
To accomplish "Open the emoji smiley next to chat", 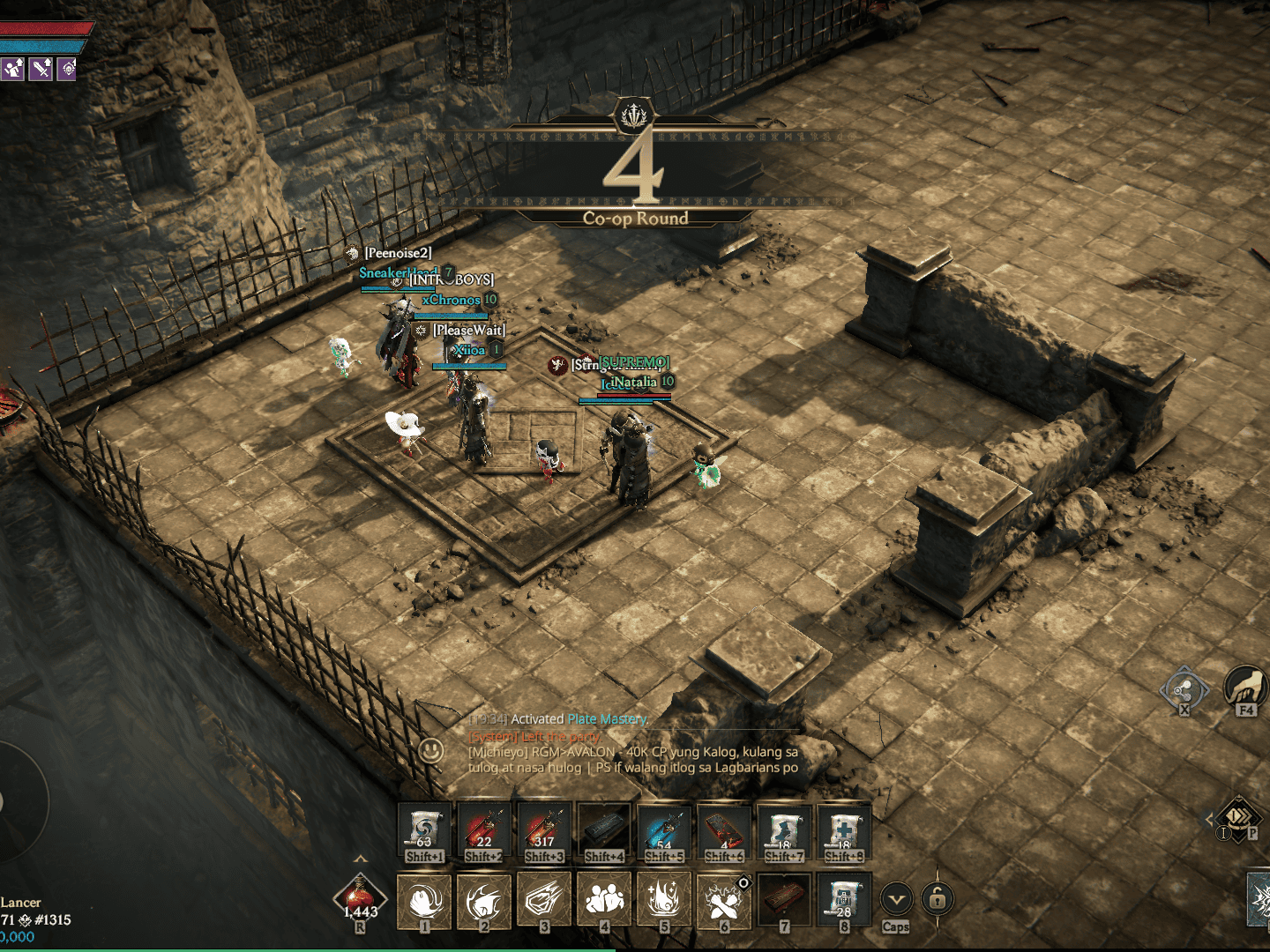I will click(x=431, y=750).
